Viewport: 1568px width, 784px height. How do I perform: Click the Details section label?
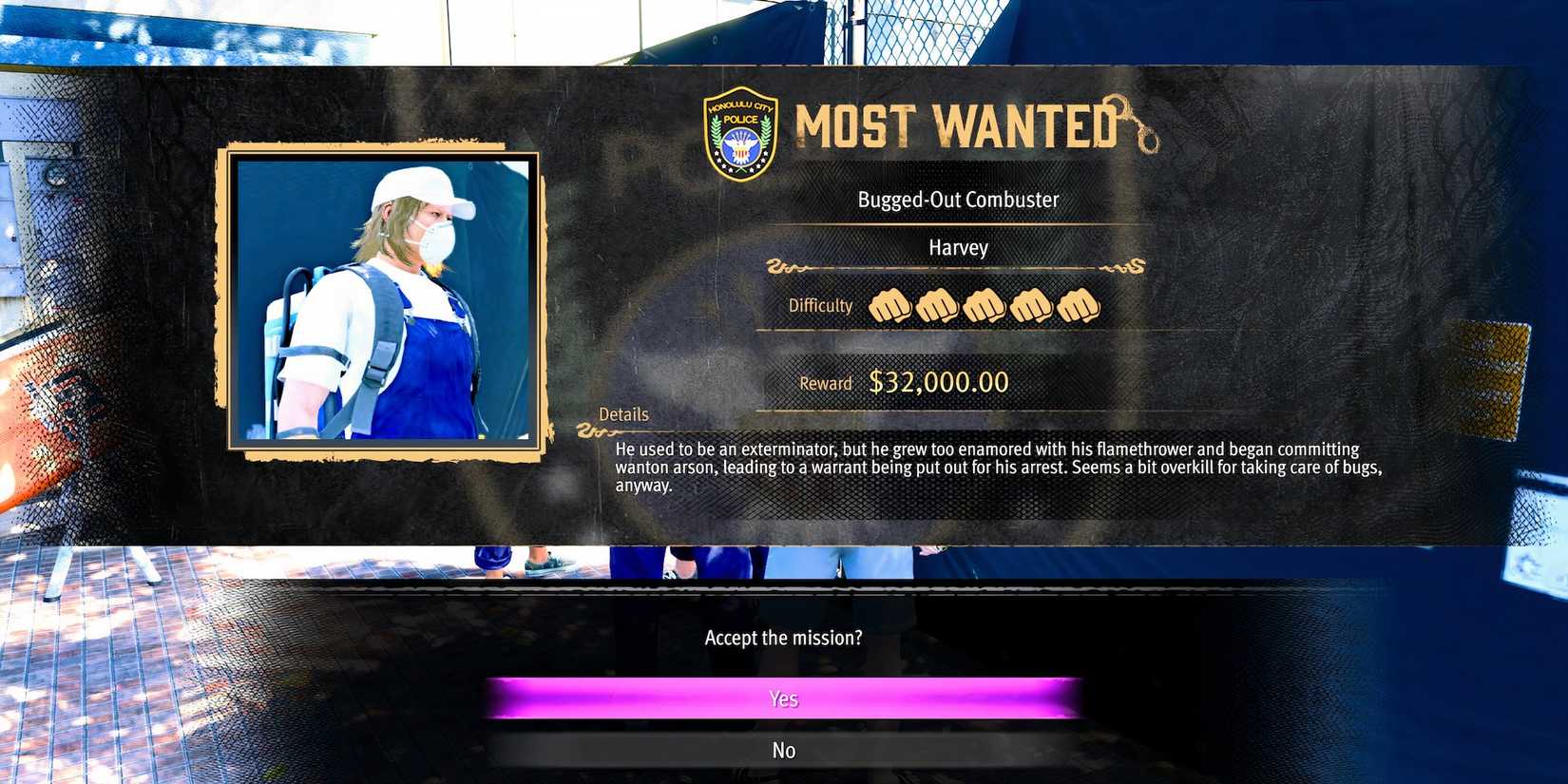[623, 414]
